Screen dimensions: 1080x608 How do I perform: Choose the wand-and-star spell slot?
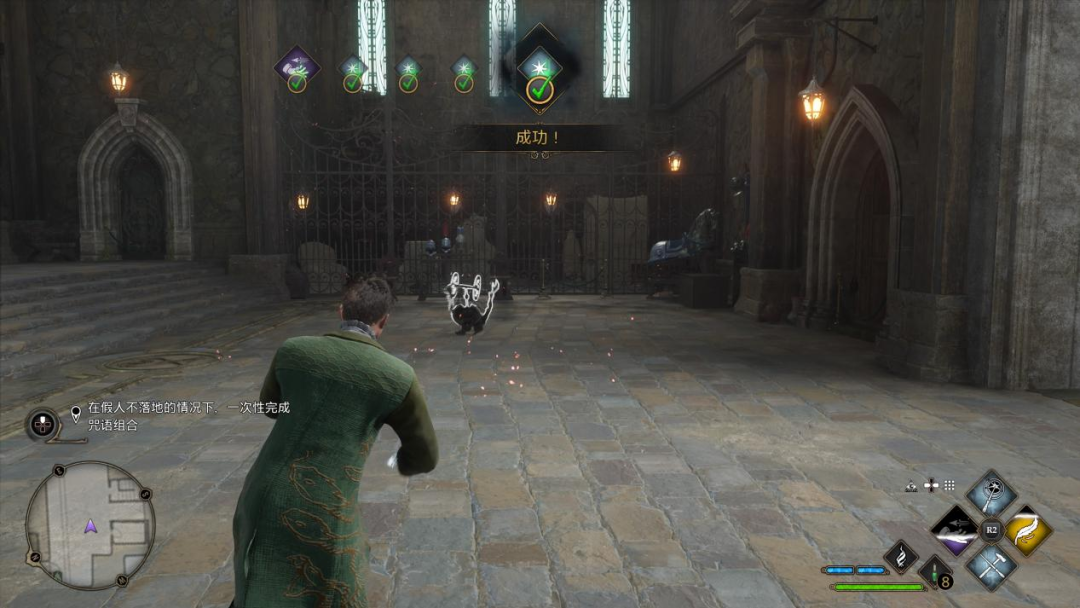991,492
